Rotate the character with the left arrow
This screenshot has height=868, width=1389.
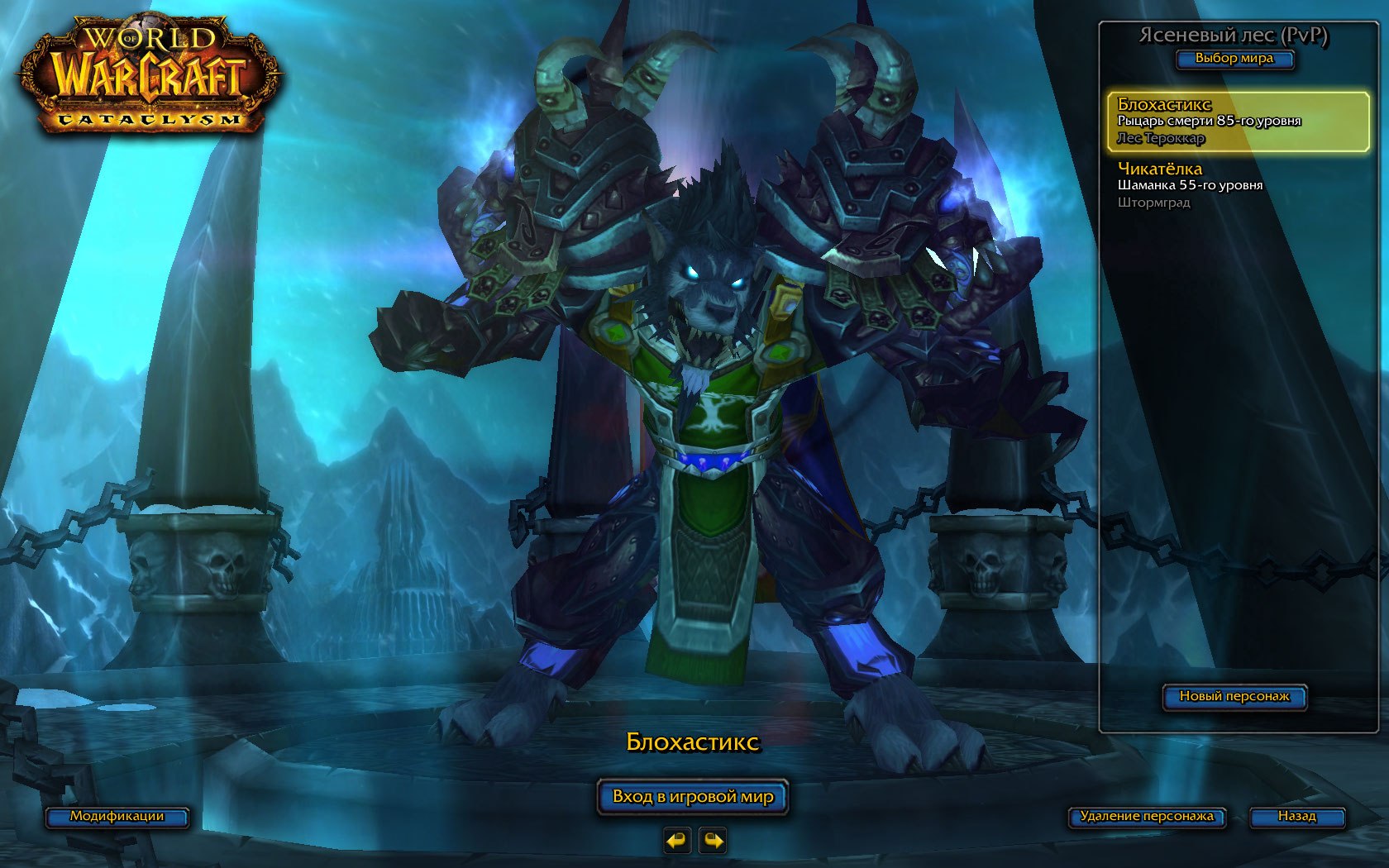[676, 841]
